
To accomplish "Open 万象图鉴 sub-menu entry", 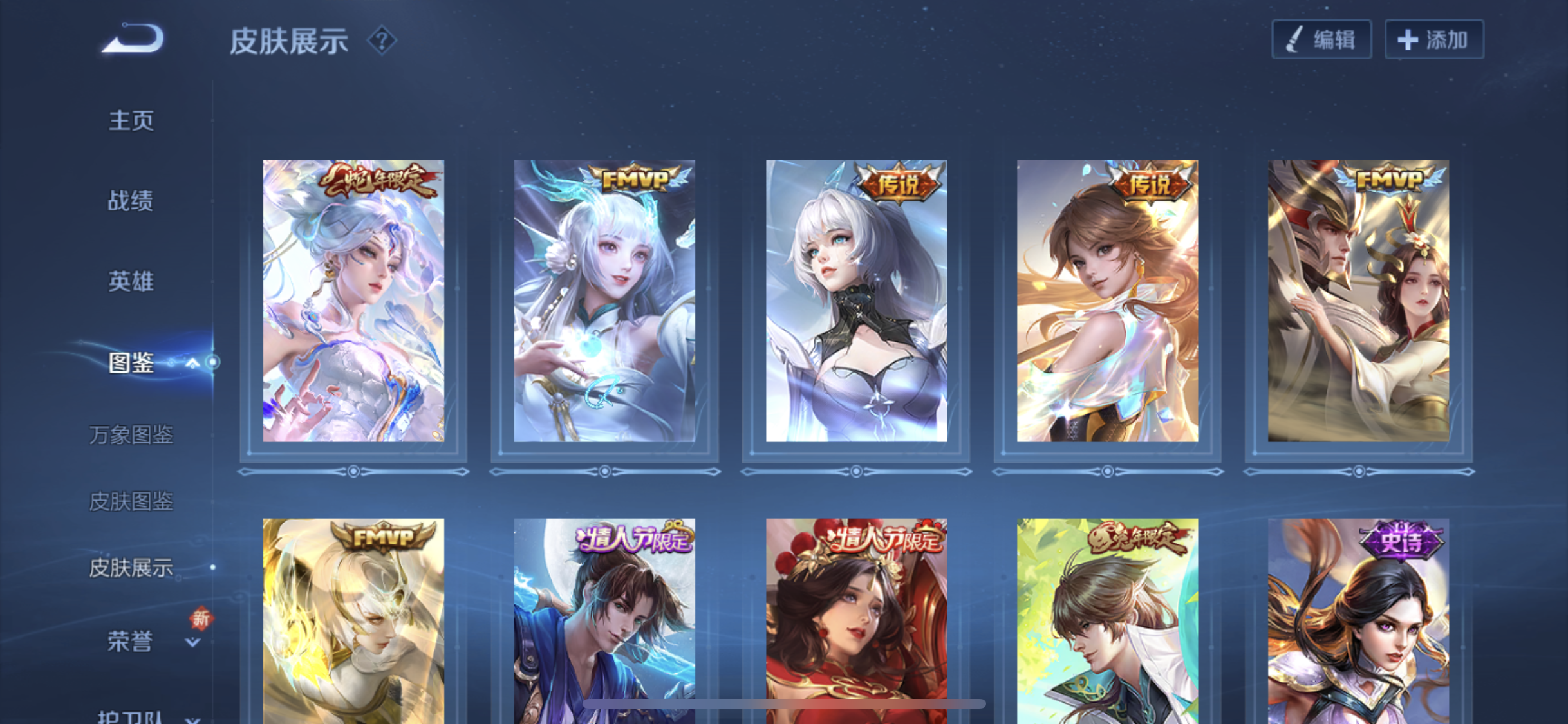I will click(131, 435).
